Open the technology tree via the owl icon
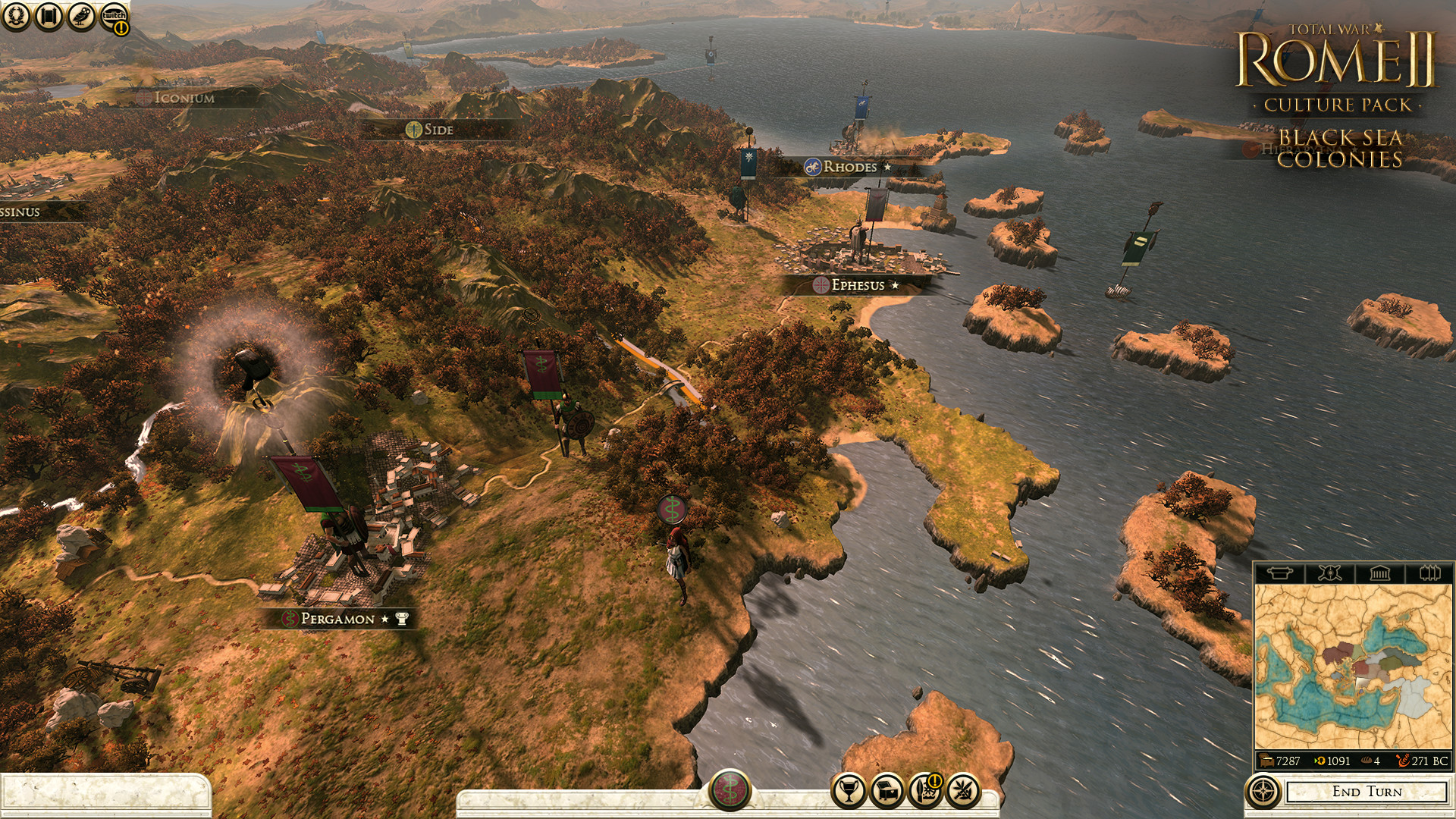Image resolution: width=1456 pixels, height=819 pixels. click(x=80, y=17)
